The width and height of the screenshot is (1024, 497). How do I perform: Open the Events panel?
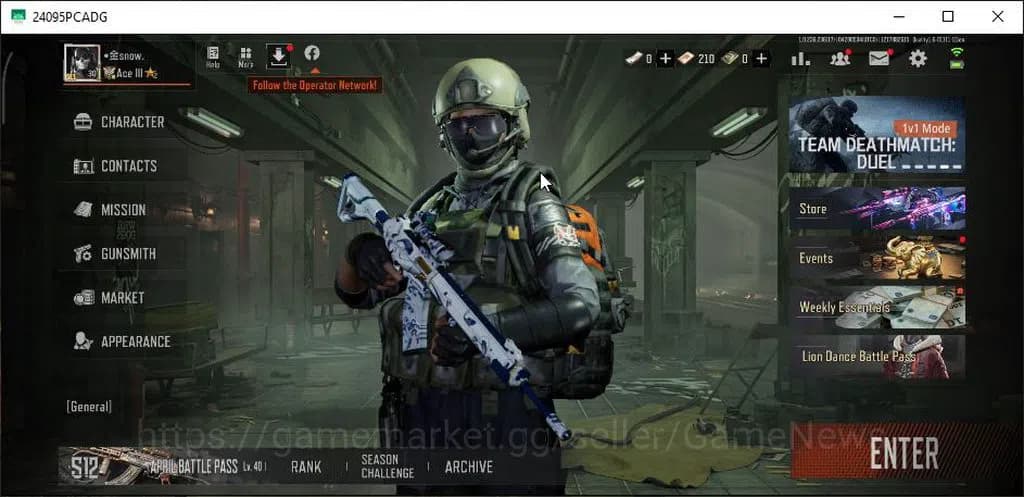pyautogui.click(x=877, y=258)
